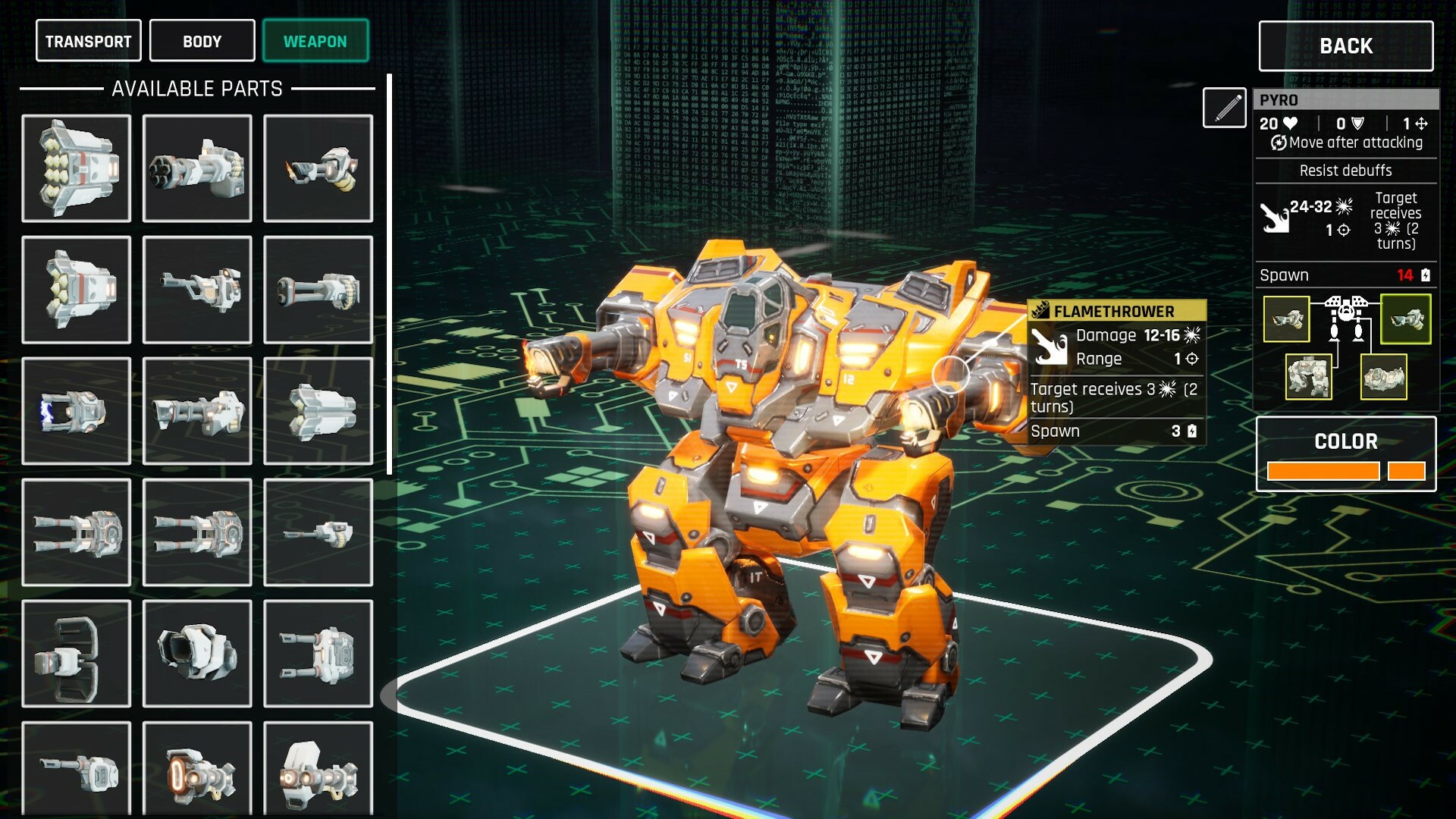Image resolution: width=1456 pixels, height=819 pixels.
Task: Switch to the TRANSPORT tab
Action: click(x=88, y=40)
